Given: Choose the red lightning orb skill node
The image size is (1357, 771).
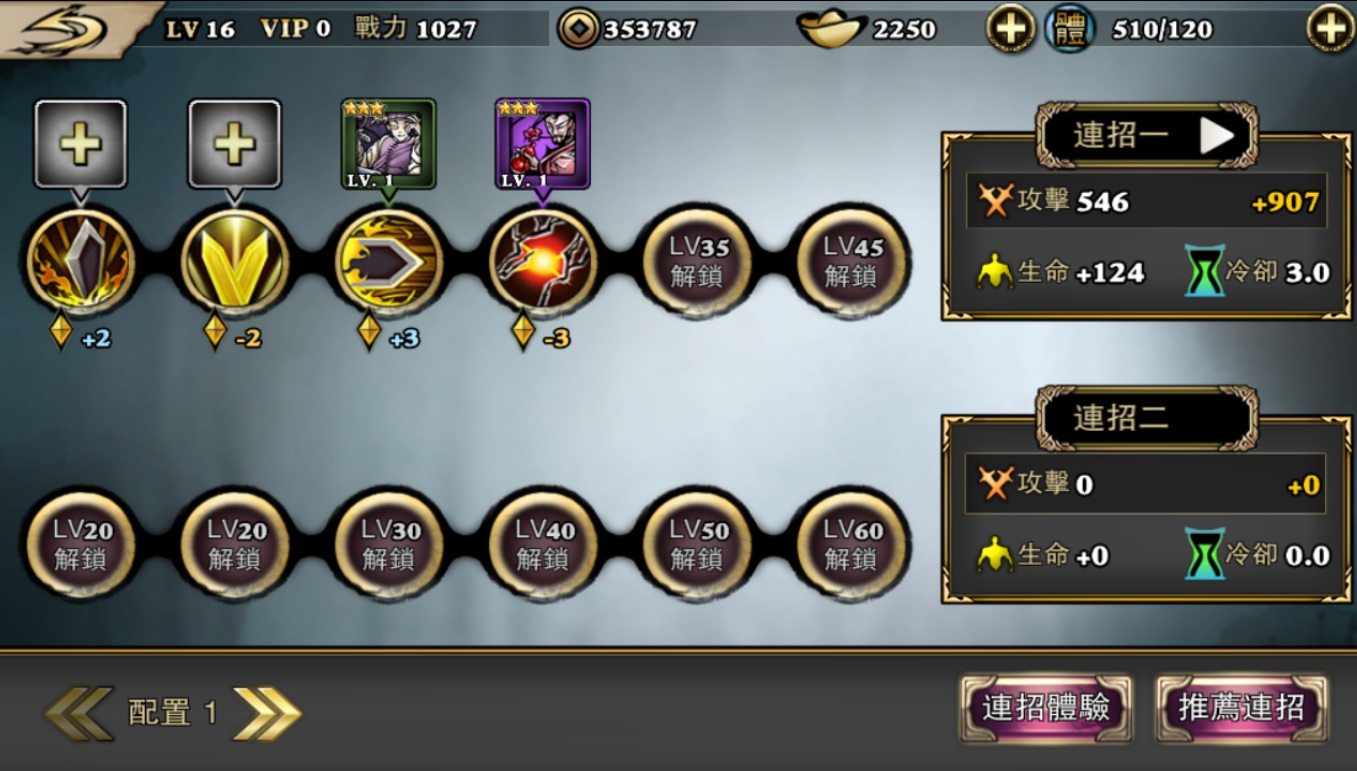Looking at the screenshot, I should 543,262.
